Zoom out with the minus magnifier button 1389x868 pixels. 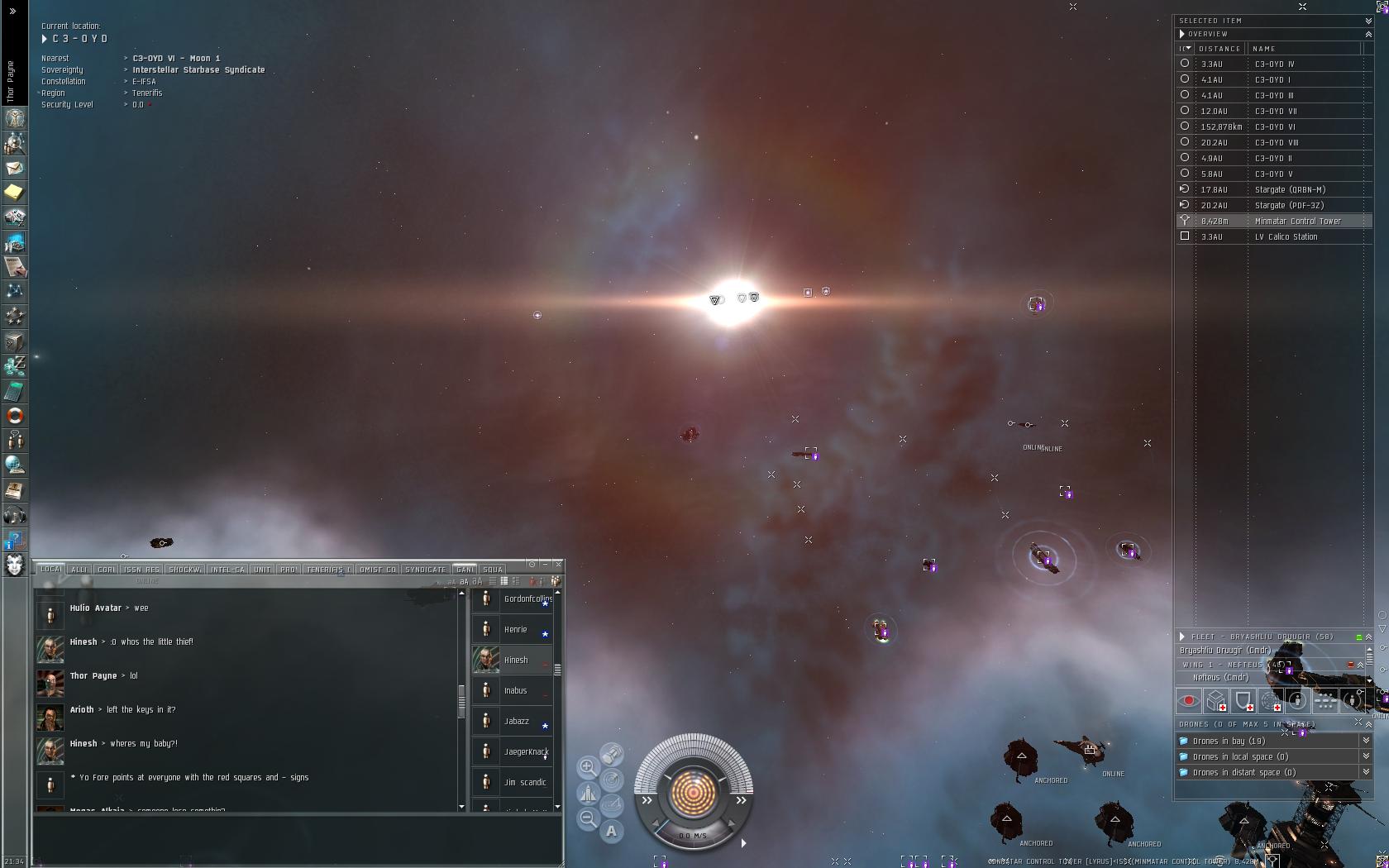(587, 818)
